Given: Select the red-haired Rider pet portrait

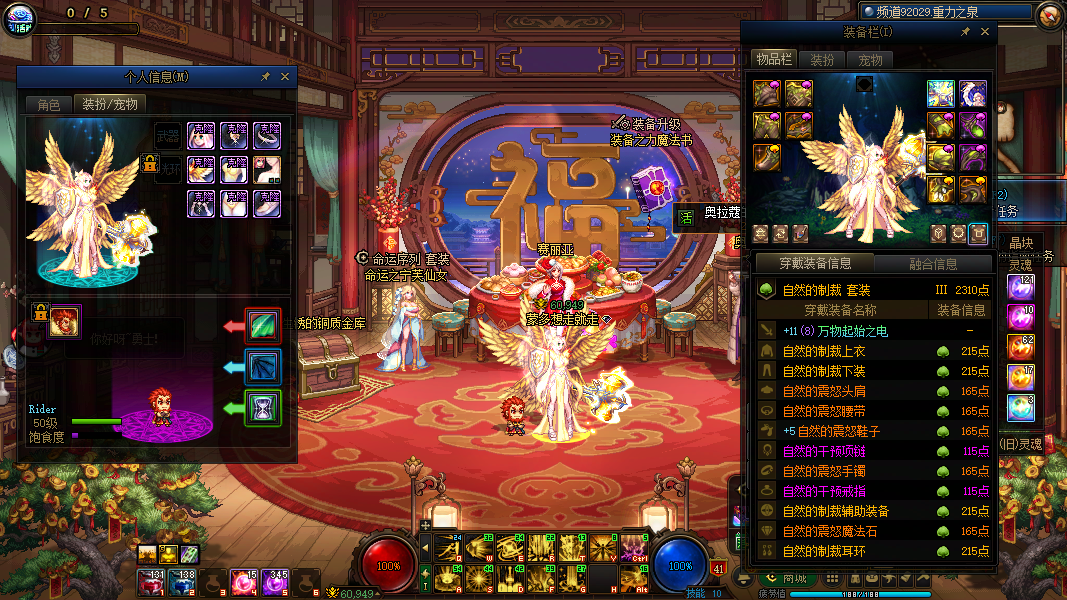Looking at the screenshot, I should click(65, 321).
